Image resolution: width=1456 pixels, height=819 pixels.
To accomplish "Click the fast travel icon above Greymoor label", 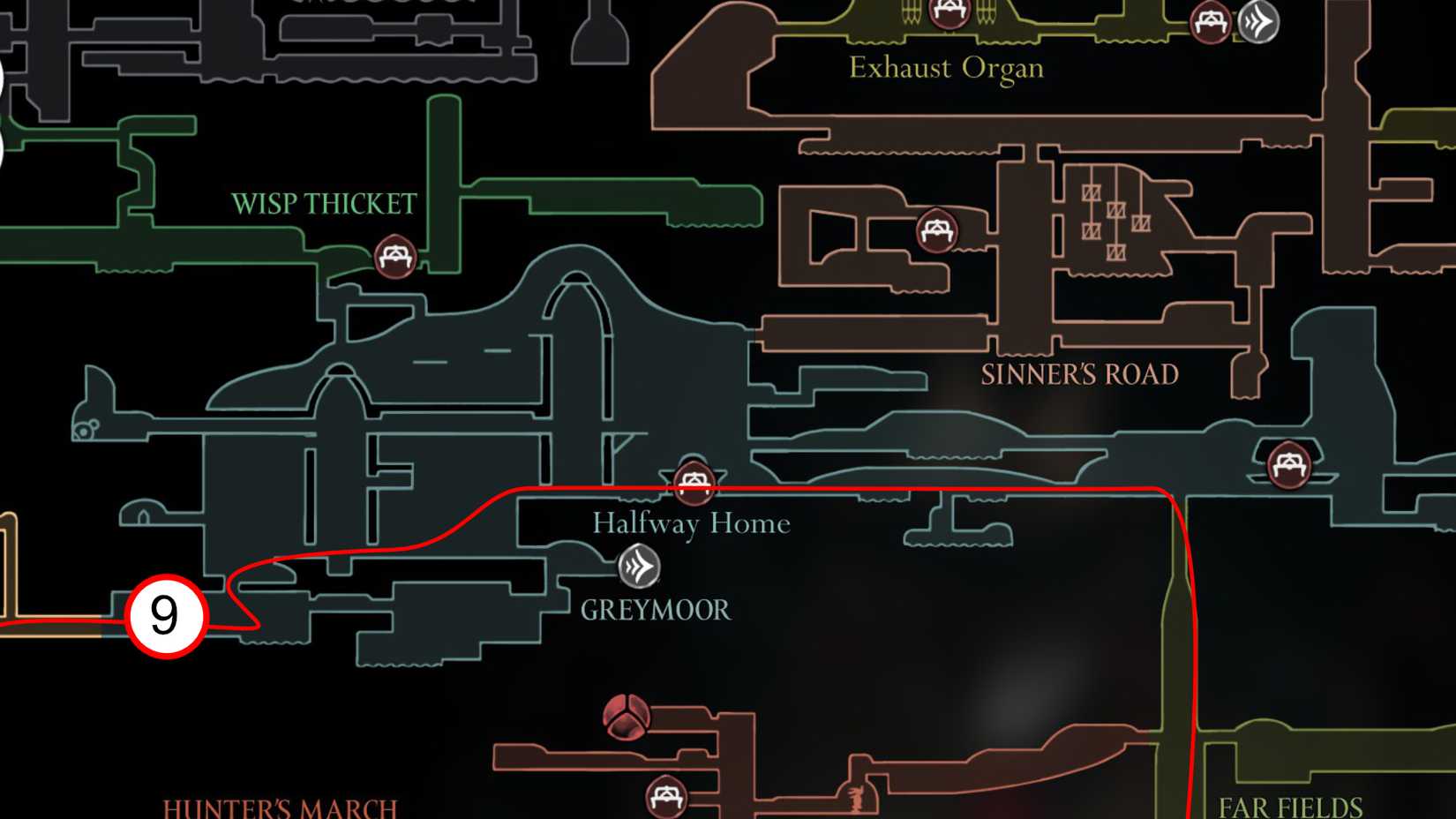I will 639,567.
